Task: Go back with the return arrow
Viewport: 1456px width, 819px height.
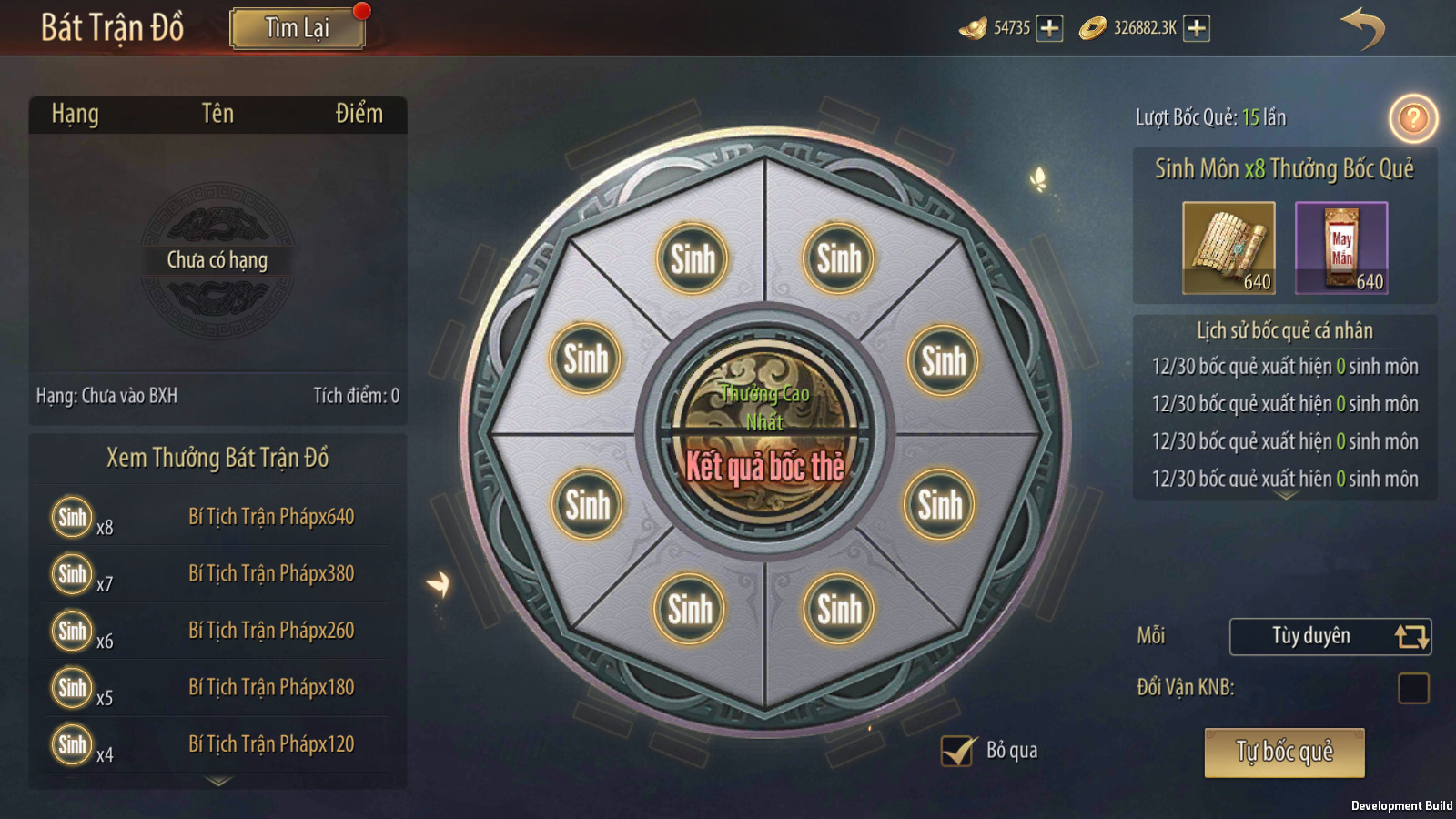Action: [x=1362, y=28]
